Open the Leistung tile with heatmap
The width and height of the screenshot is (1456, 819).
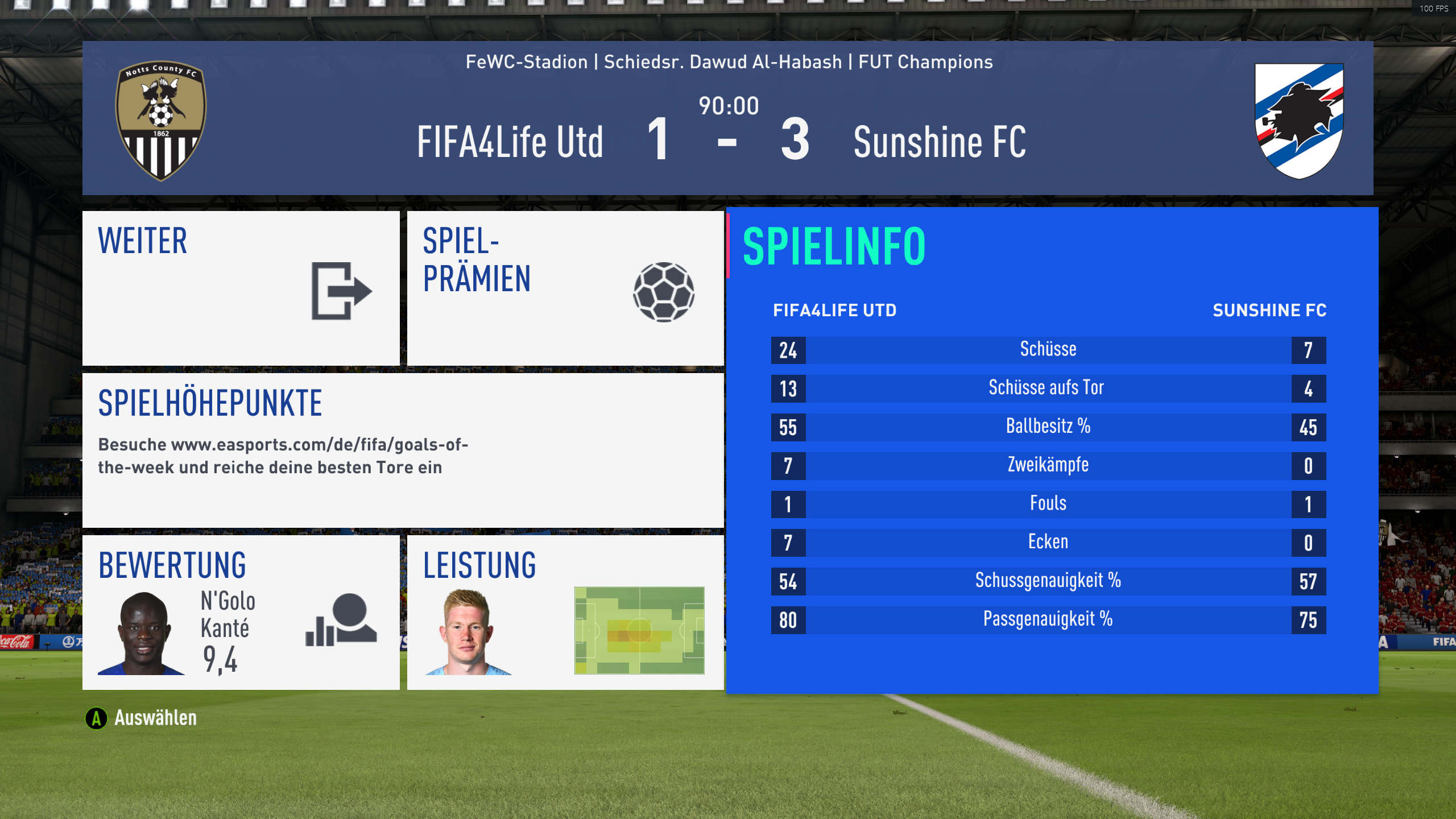click(x=565, y=612)
